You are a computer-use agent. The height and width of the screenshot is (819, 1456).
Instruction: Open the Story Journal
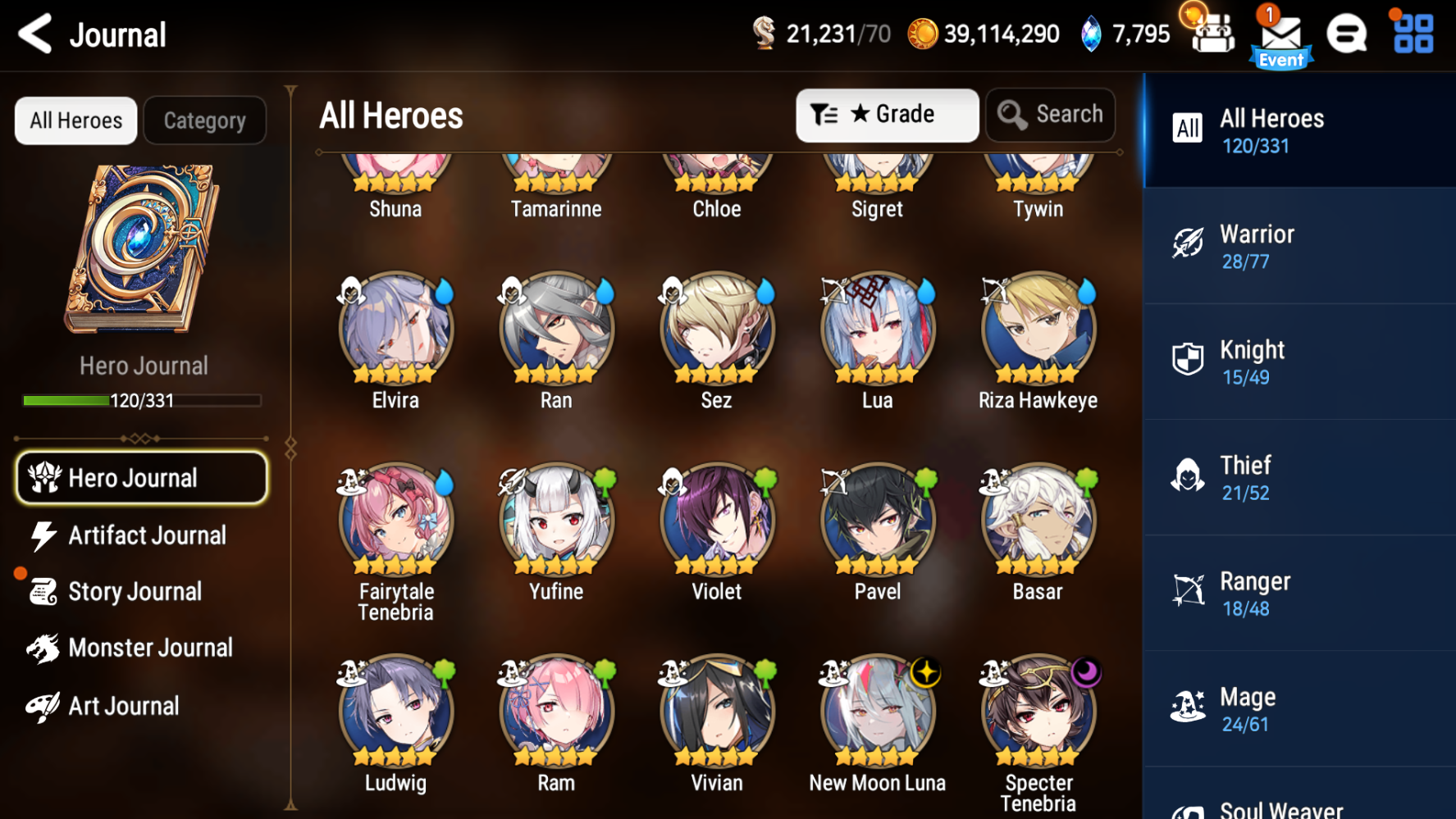coord(135,591)
